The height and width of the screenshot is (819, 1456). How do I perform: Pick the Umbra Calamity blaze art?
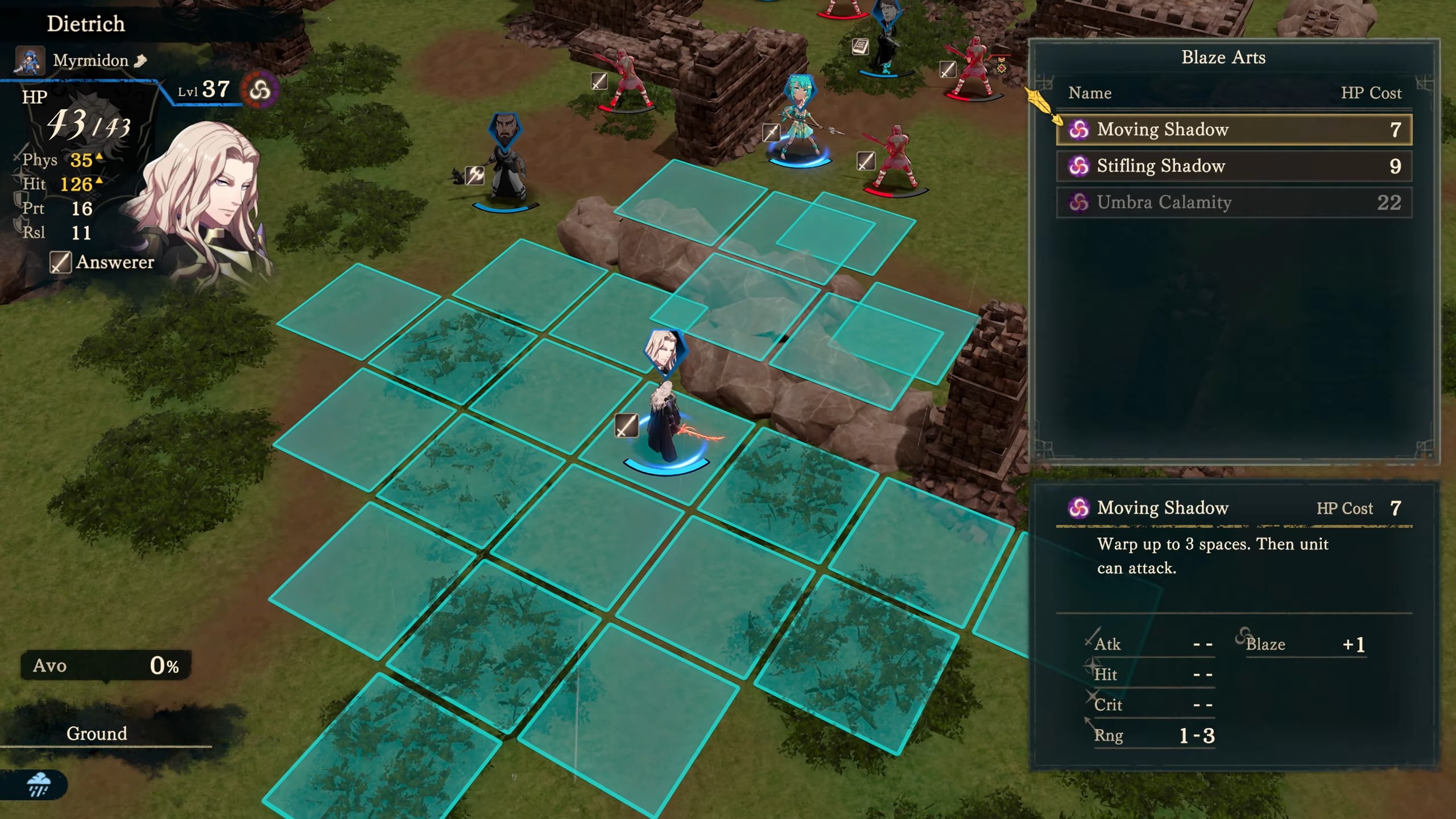click(x=1233, y=202)
